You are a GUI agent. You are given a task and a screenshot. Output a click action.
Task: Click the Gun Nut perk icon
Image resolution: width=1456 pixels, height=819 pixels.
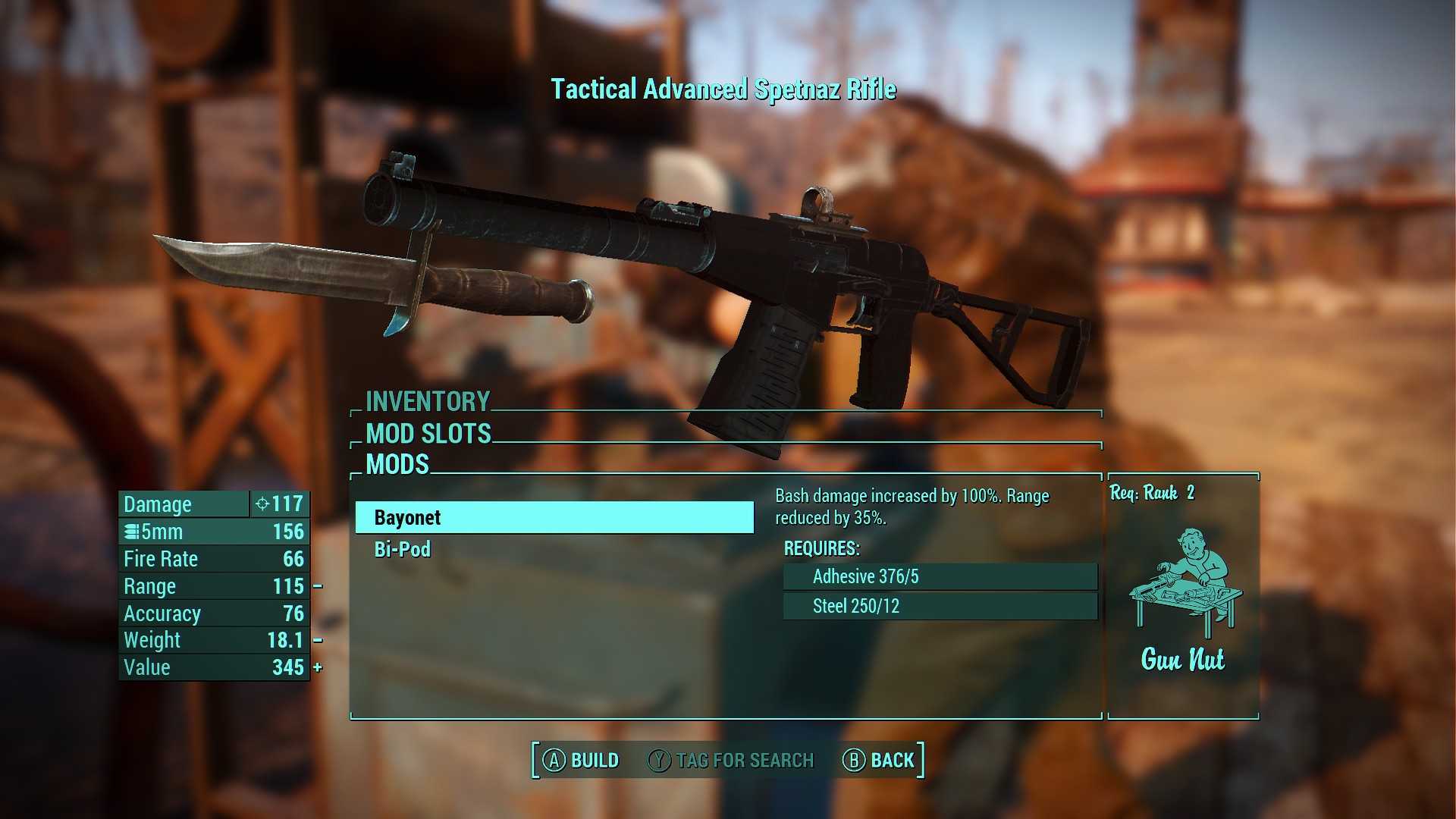(x=1183, y=582)
